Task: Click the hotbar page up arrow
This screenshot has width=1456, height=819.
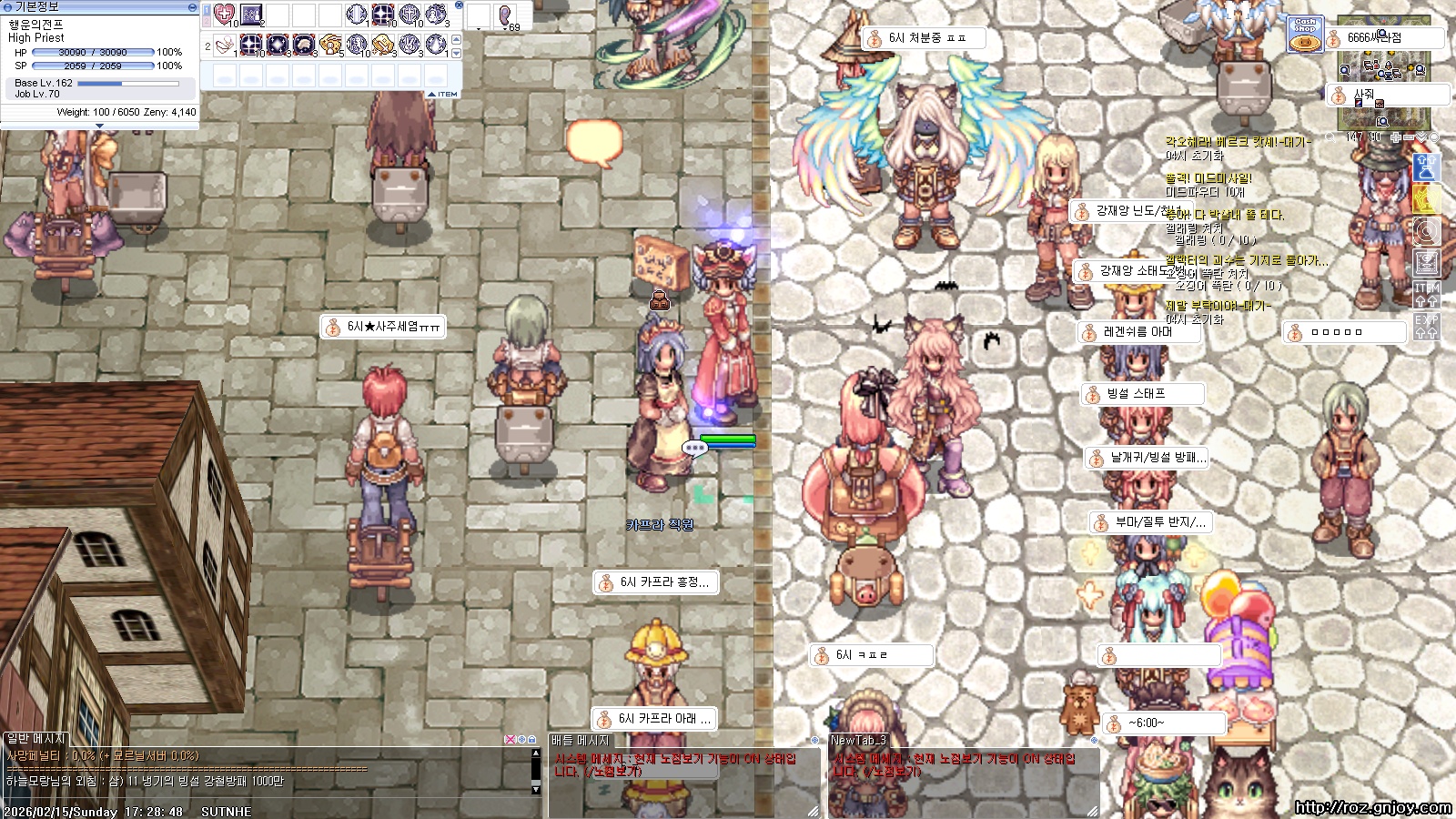Action: [x=456, y=40]
